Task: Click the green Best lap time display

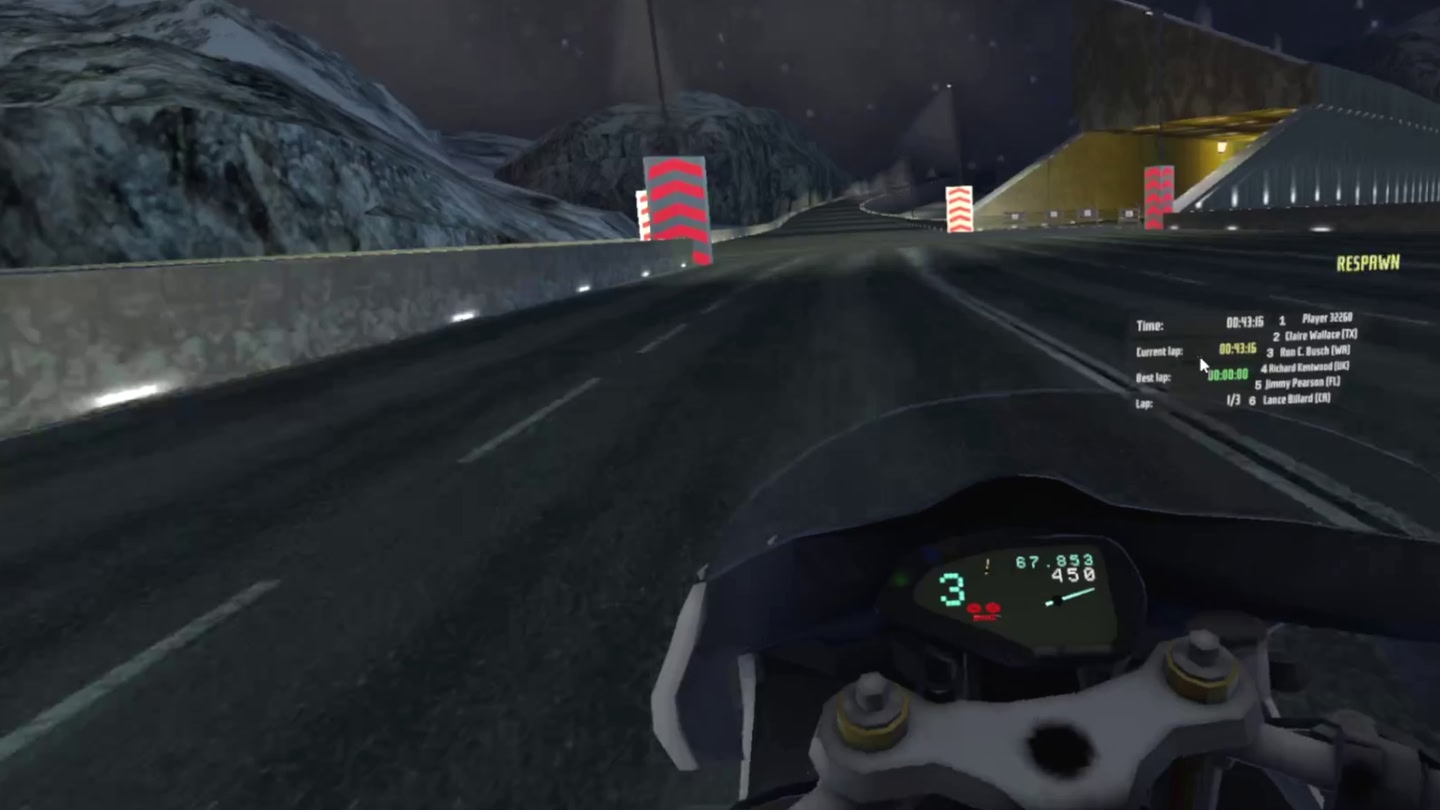Action: click(1229, 374)
